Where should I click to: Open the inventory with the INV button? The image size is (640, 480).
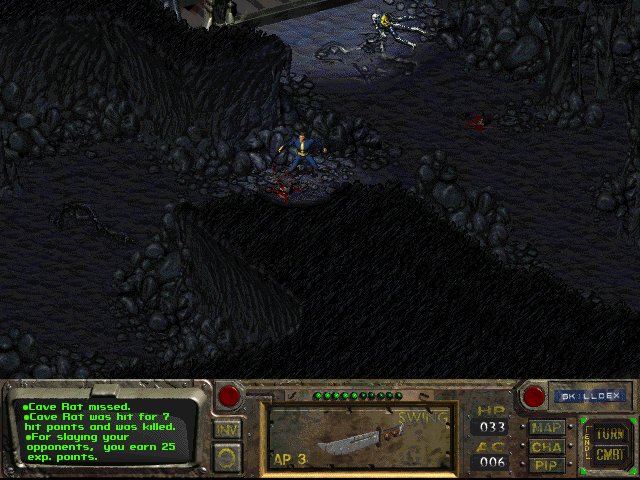tap(227, 429)
